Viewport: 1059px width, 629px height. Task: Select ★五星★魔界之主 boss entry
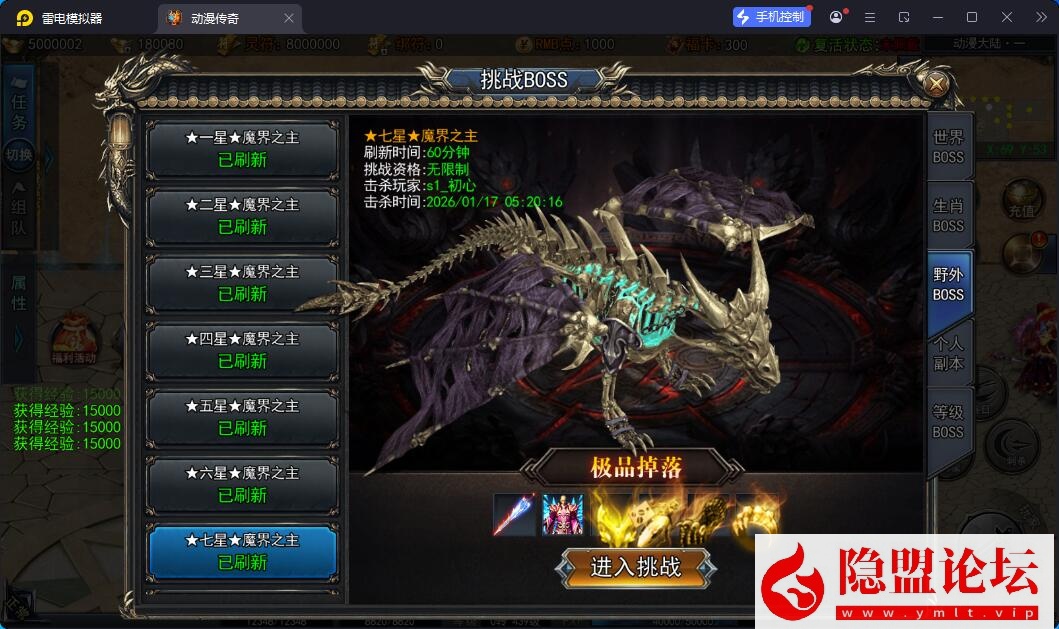(x=242, y=416)
